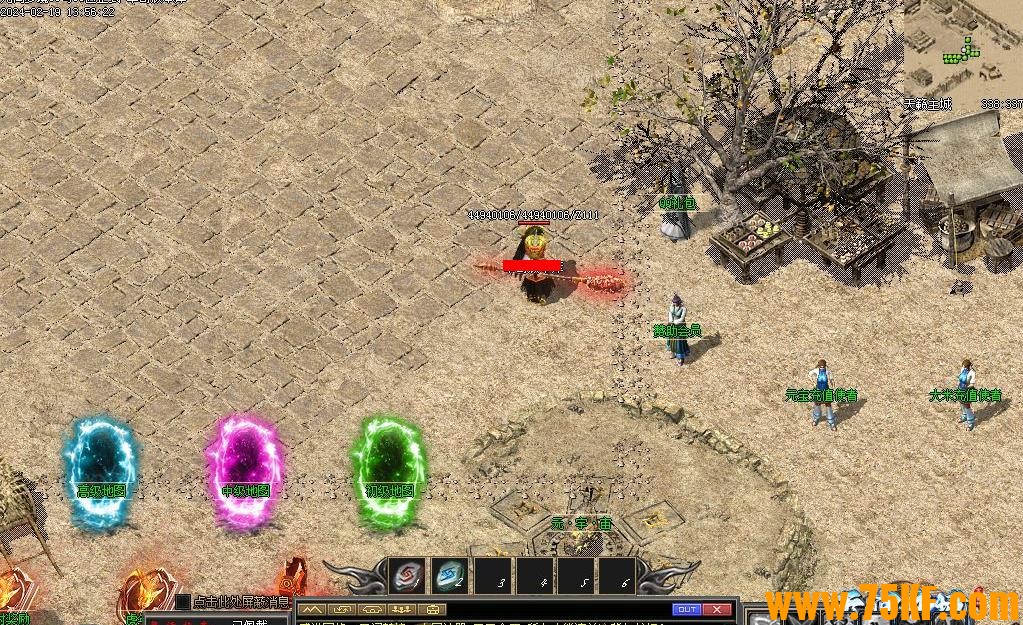Tick the 点击此处屏蔽消息 message-block checkbox
Image resolution: width=1023 pixels, height=625 pixels.
(183, 602)
